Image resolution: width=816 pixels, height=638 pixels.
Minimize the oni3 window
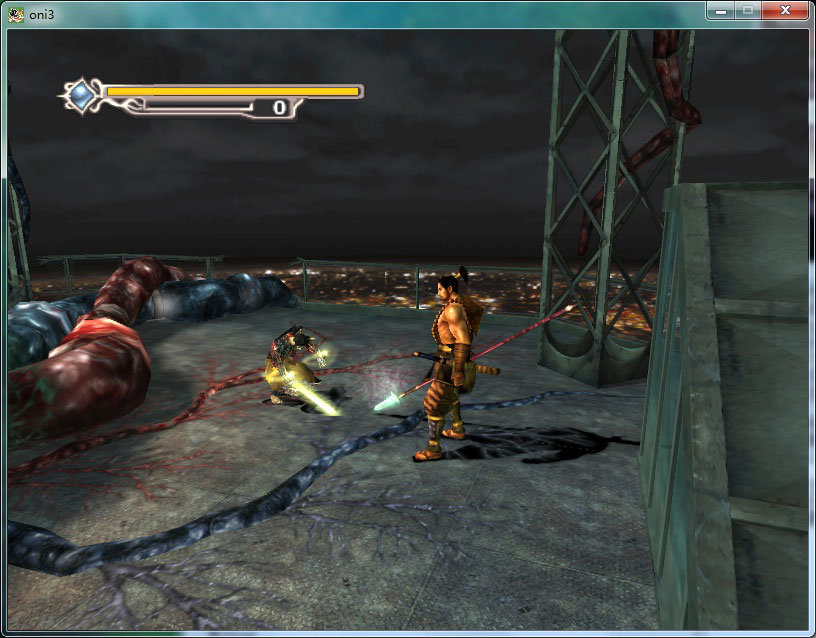[x=720, y=10]
